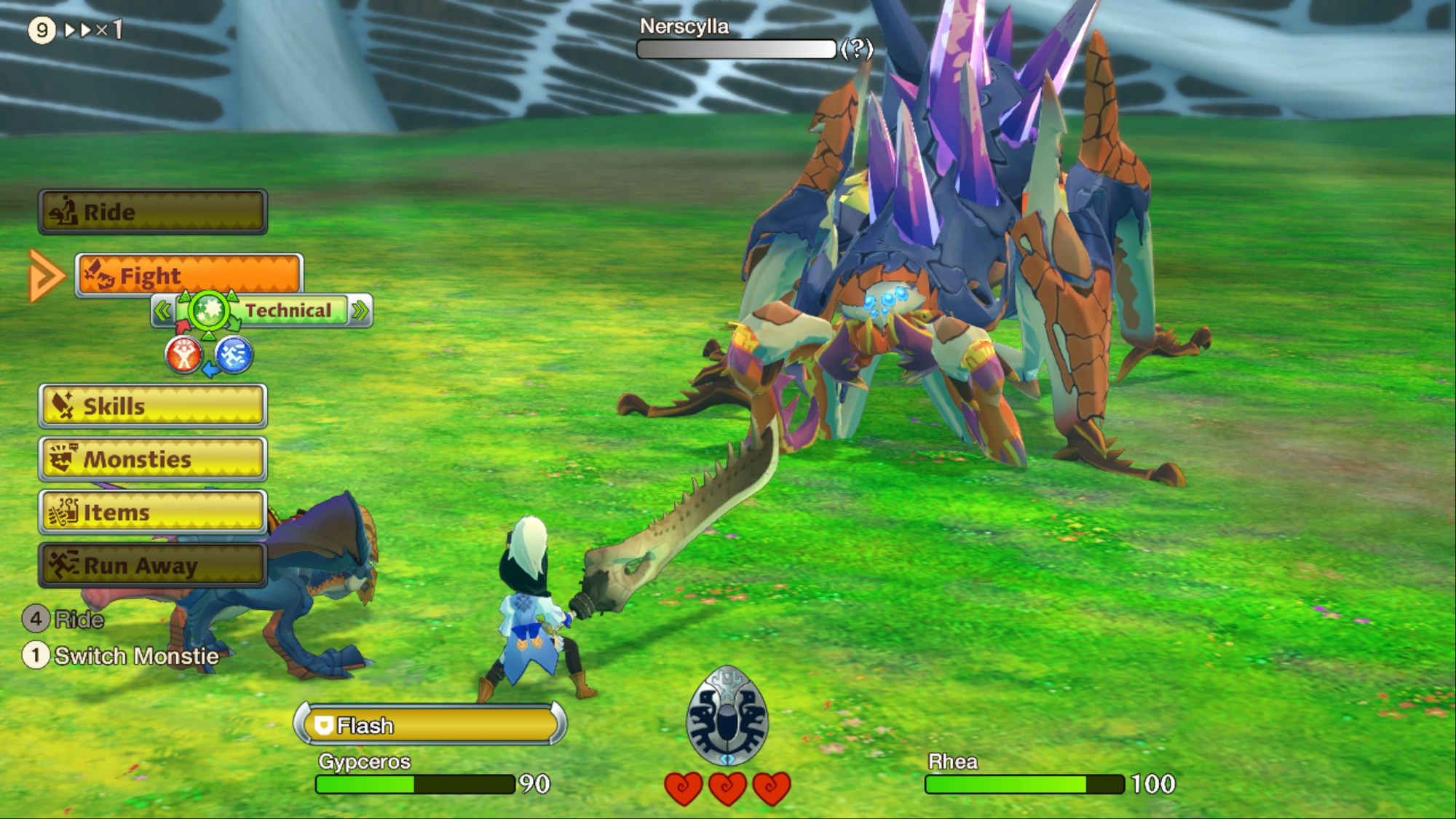The height and width of the screenshot is (819, 1456).
Task: Toggle the battle speed x1 indicator
Action: click(93, 30)
